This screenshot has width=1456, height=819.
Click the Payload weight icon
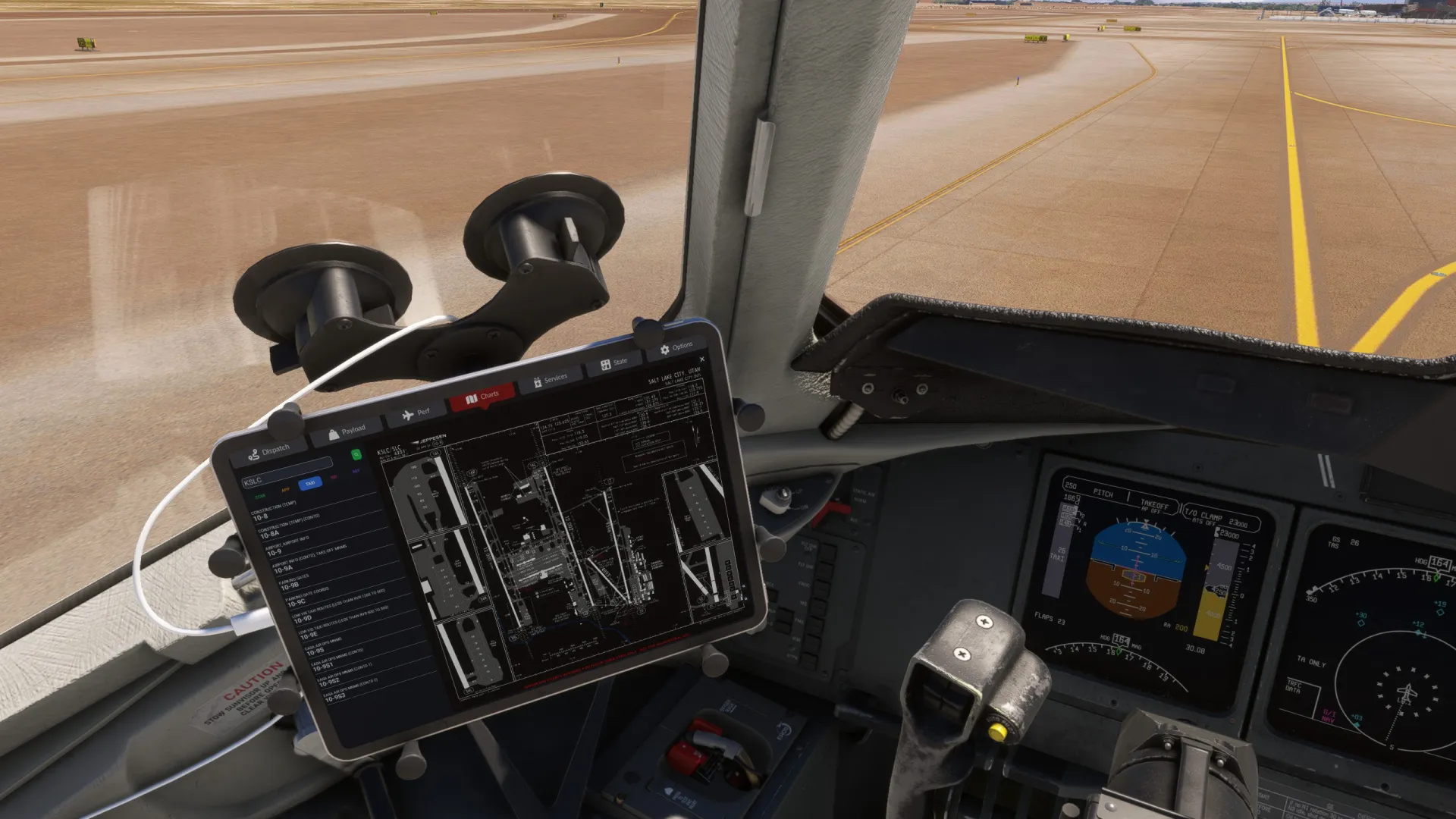[x=334, y=433]
